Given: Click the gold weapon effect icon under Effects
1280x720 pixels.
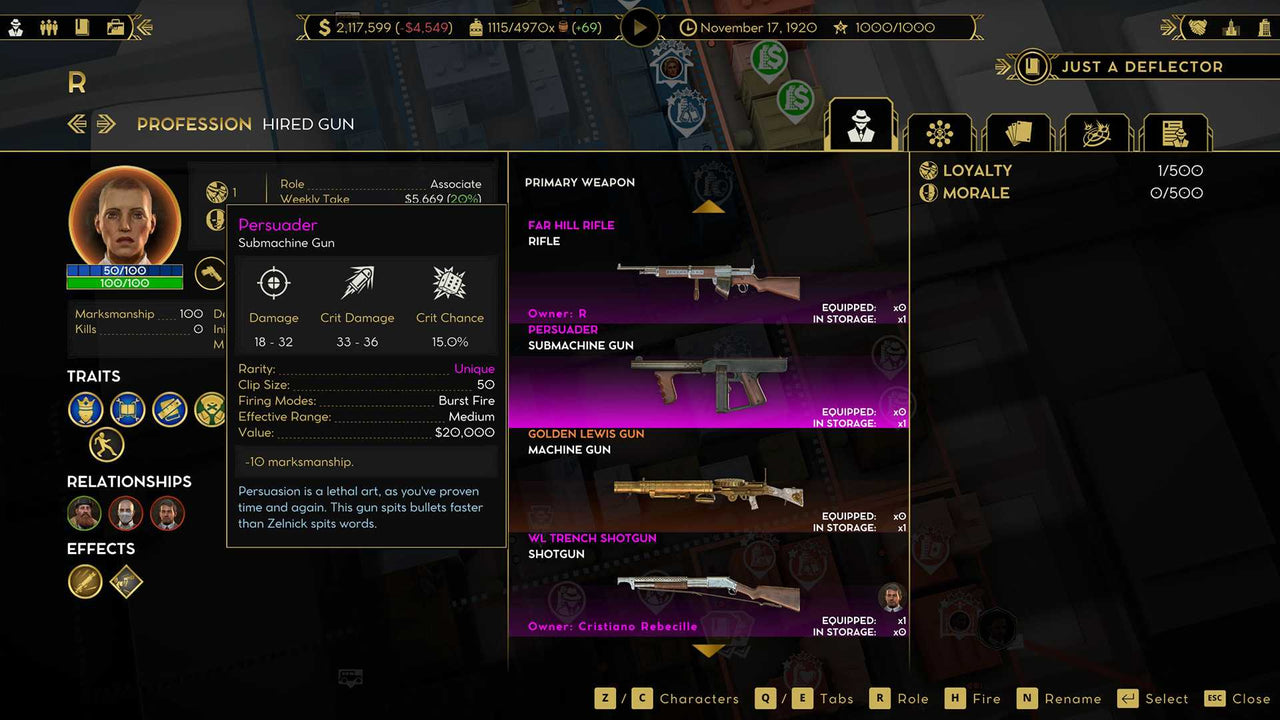Looking at the screenshot, I should 85,582.
